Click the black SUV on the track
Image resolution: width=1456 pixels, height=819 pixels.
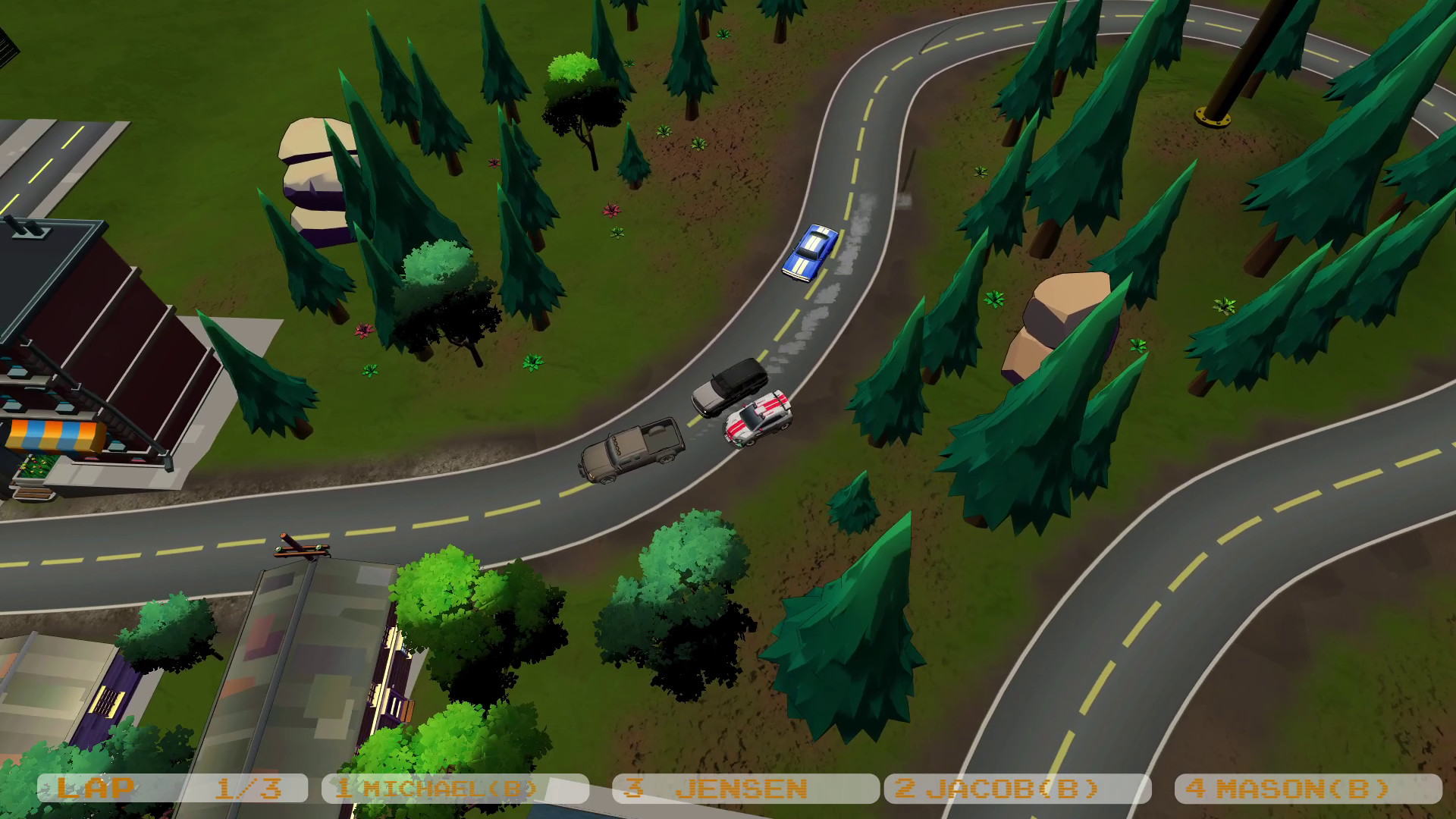click(x=730, y=388)
